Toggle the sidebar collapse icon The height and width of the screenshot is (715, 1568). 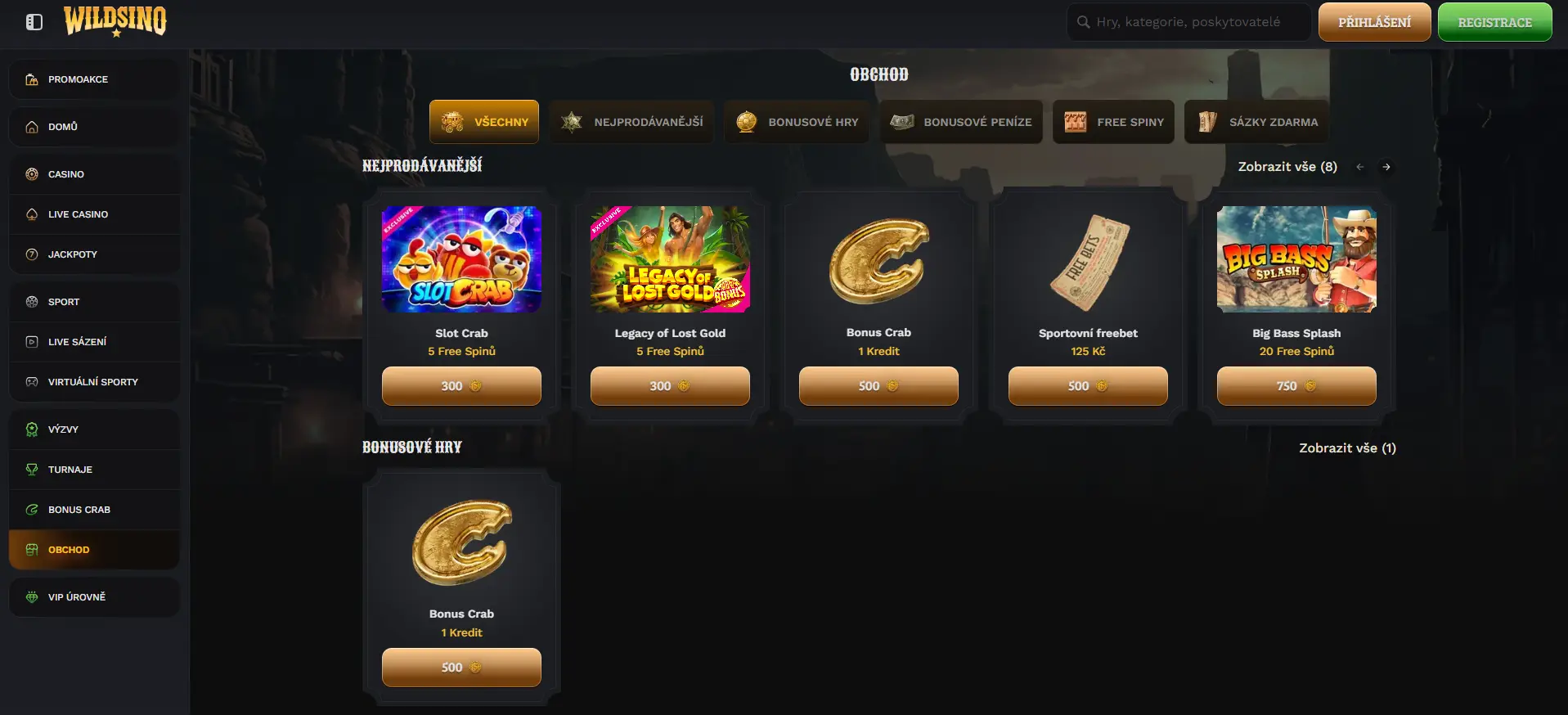click(34, 22)
